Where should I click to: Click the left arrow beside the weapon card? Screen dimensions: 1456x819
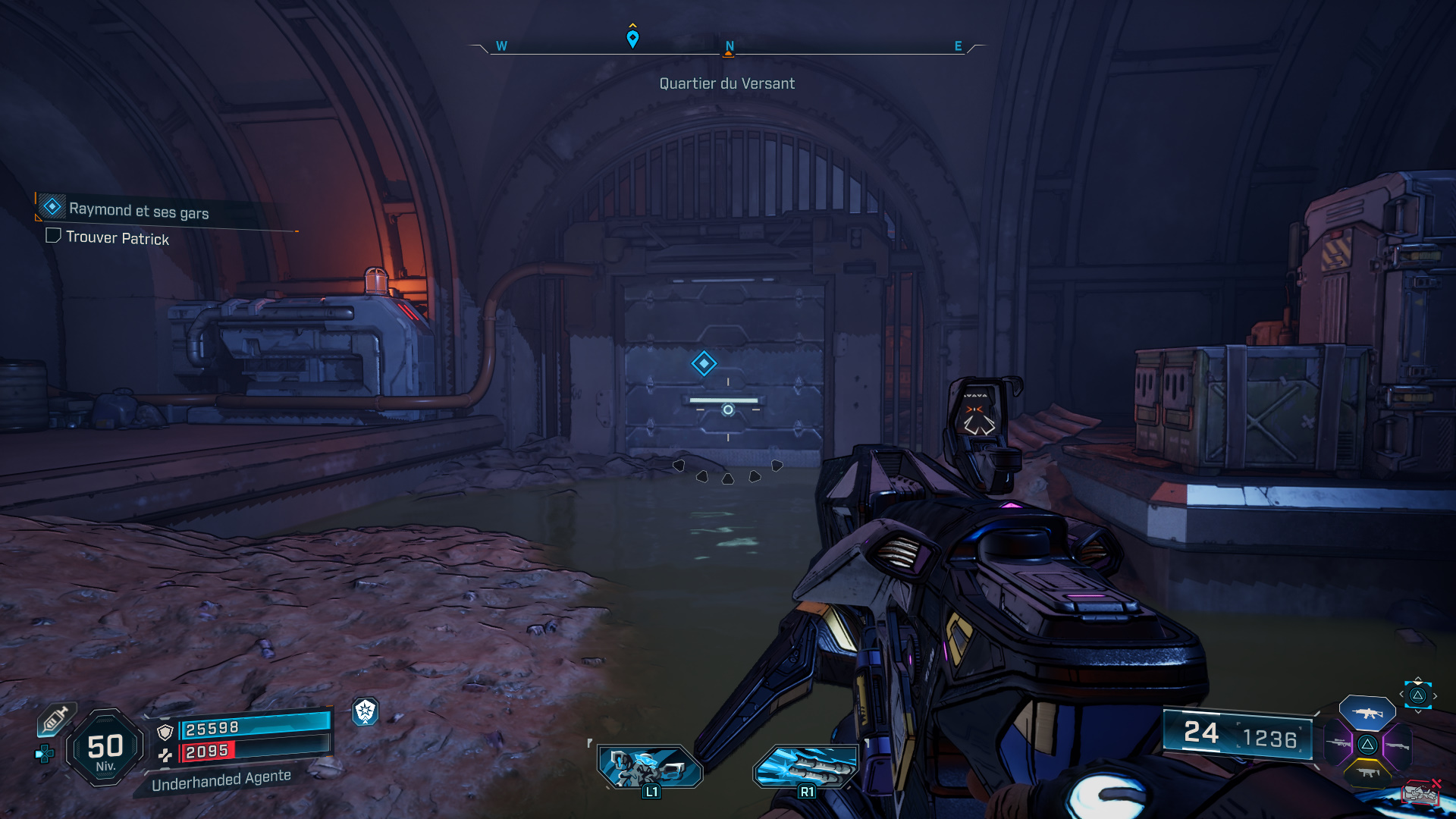coord(1401,694)
